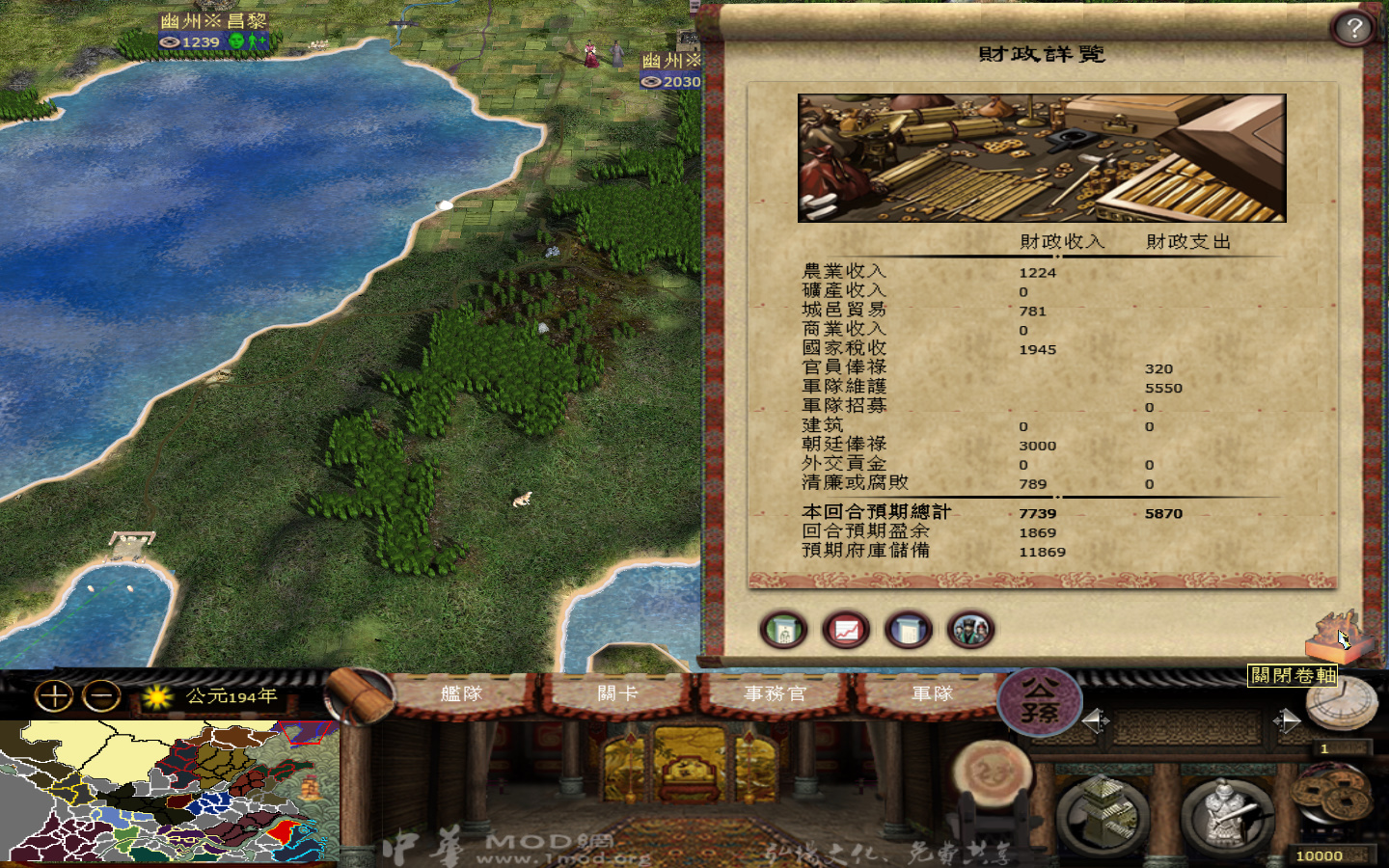Screen dimensions: 1389x868
Task: Open the rankings scroll icon beside the graph
Action: click(x=907, y=629)
